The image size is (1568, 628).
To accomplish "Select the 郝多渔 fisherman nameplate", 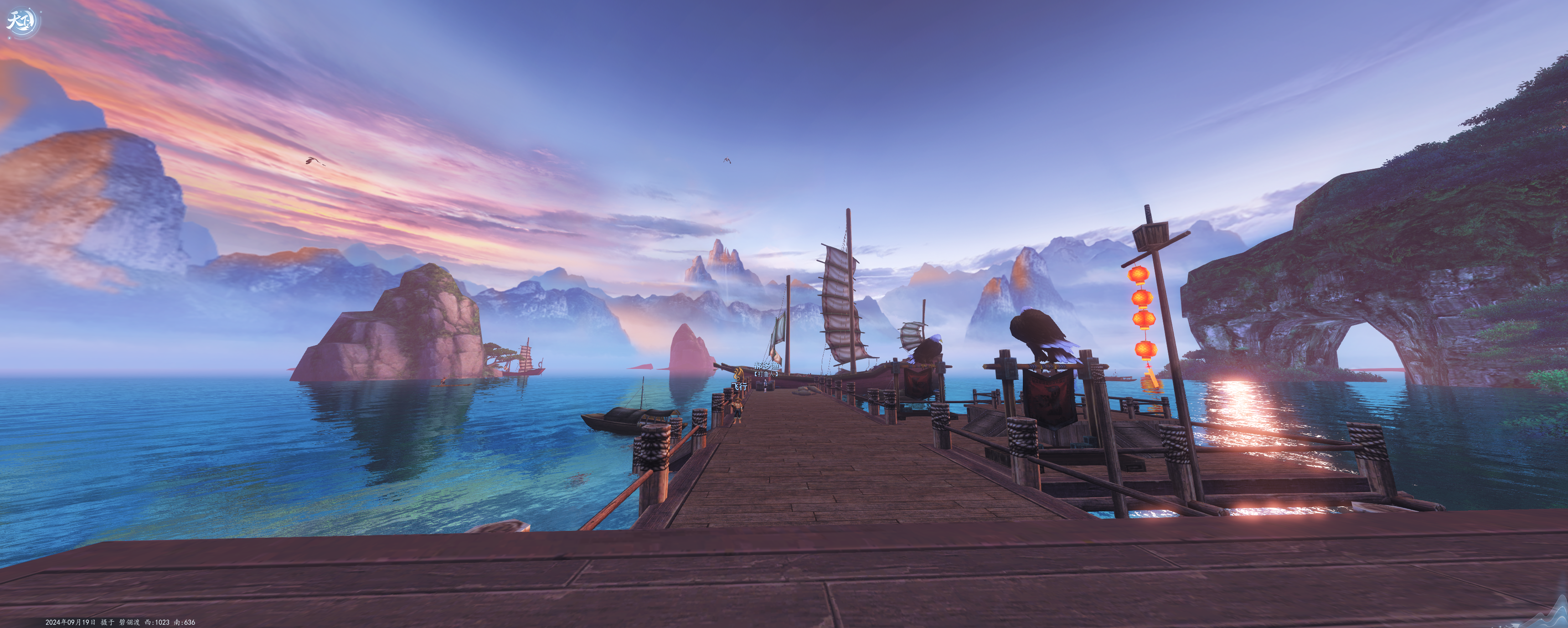I will (x=766, y=366).
